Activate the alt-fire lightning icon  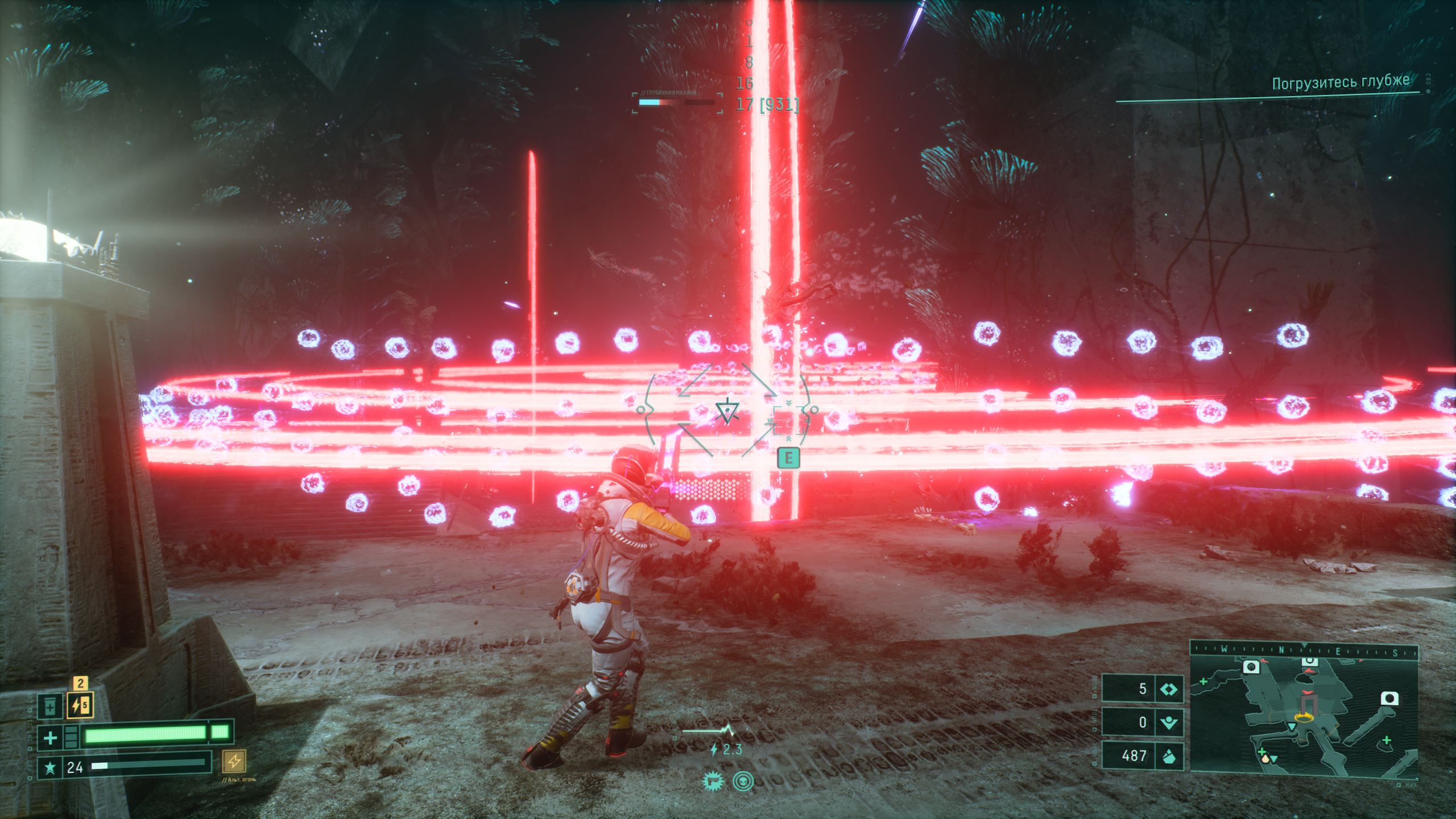(x=234, y=760)
